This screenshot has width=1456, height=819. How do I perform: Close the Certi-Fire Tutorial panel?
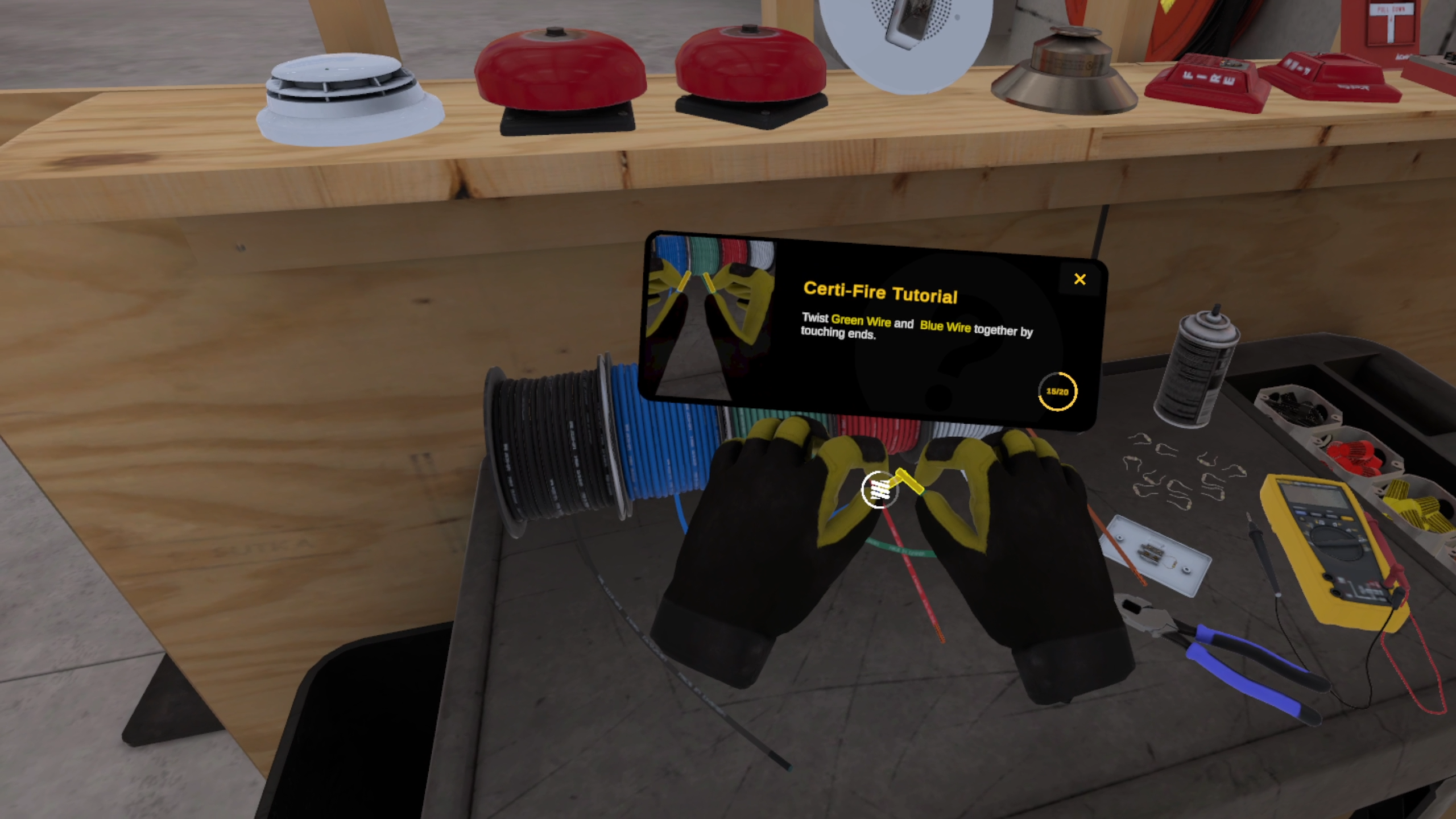(x=1079, y=279)
